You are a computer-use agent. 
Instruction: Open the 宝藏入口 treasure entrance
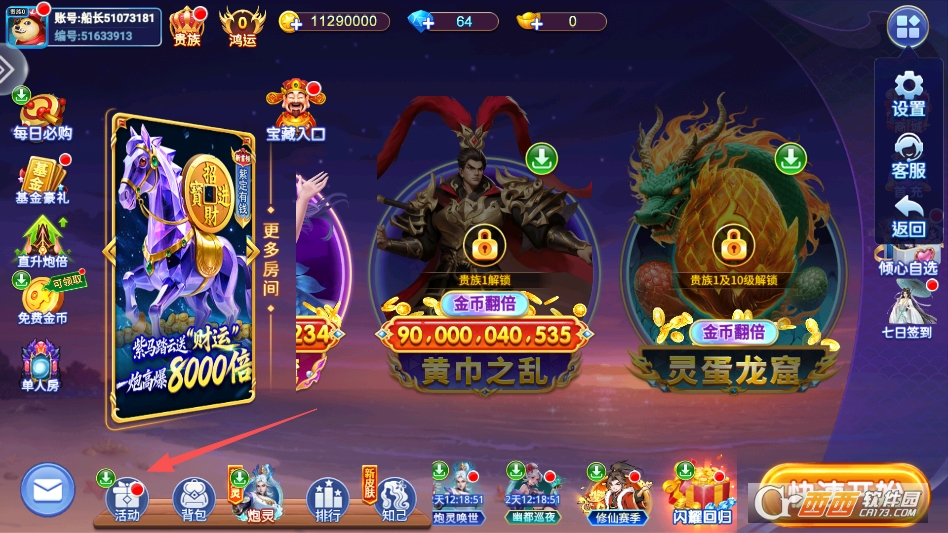tap(295, 111)
